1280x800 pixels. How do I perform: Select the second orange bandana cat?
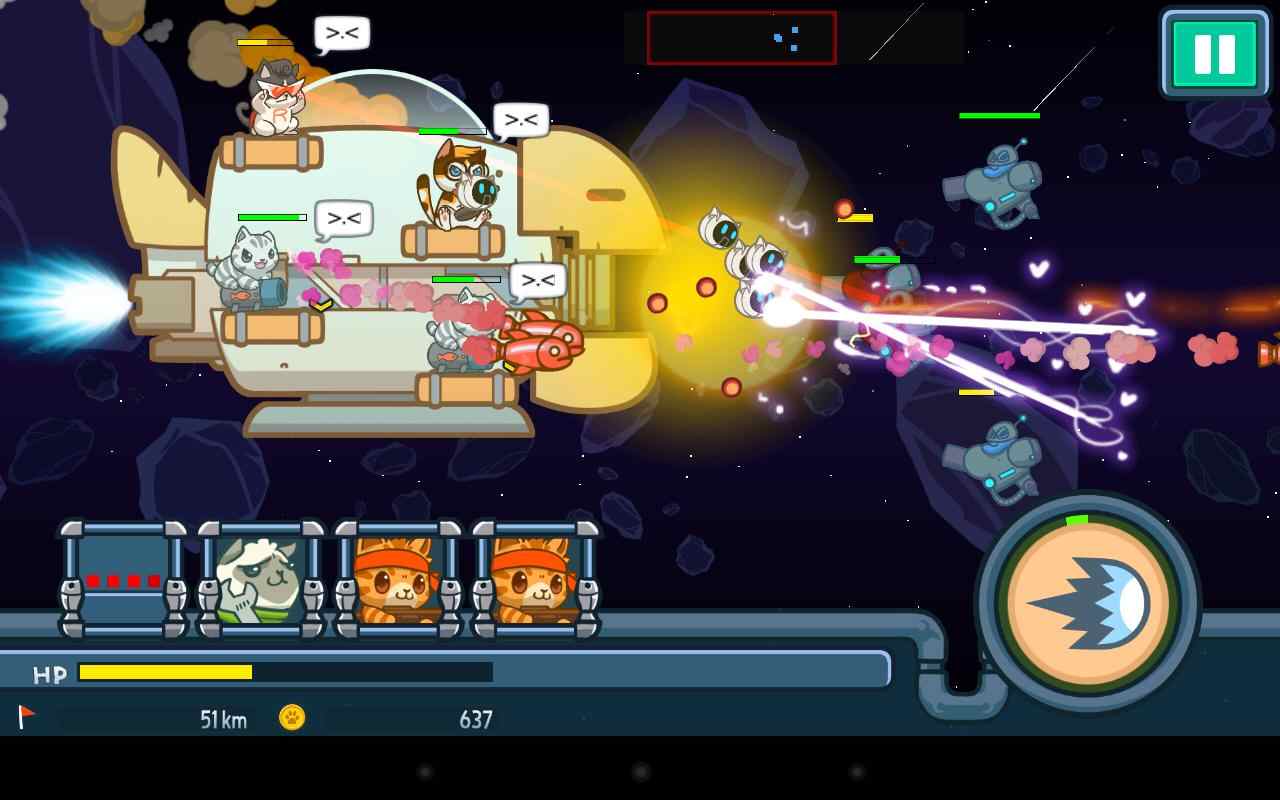click(x=530, y=580)
